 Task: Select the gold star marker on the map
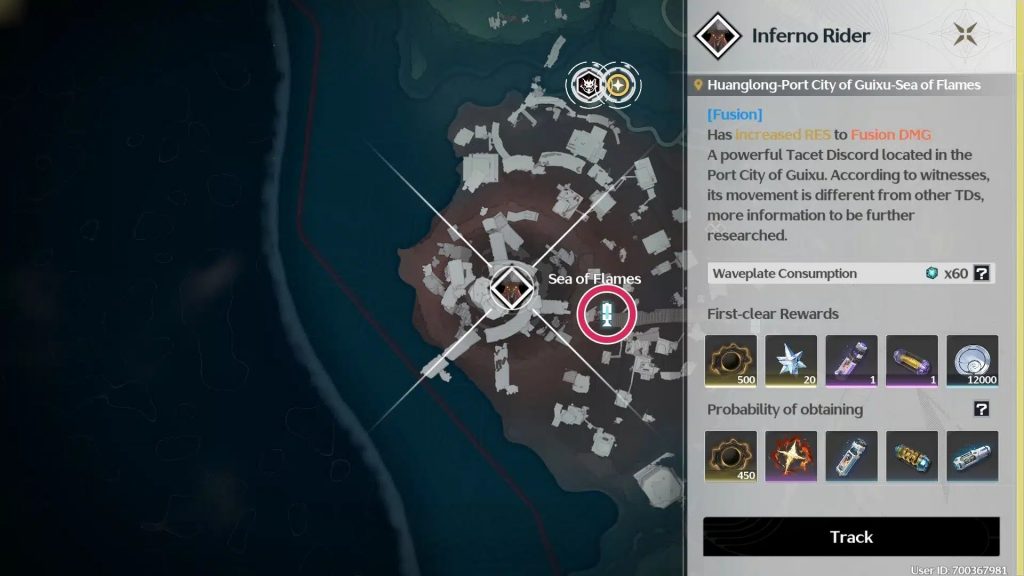point(620,85)
